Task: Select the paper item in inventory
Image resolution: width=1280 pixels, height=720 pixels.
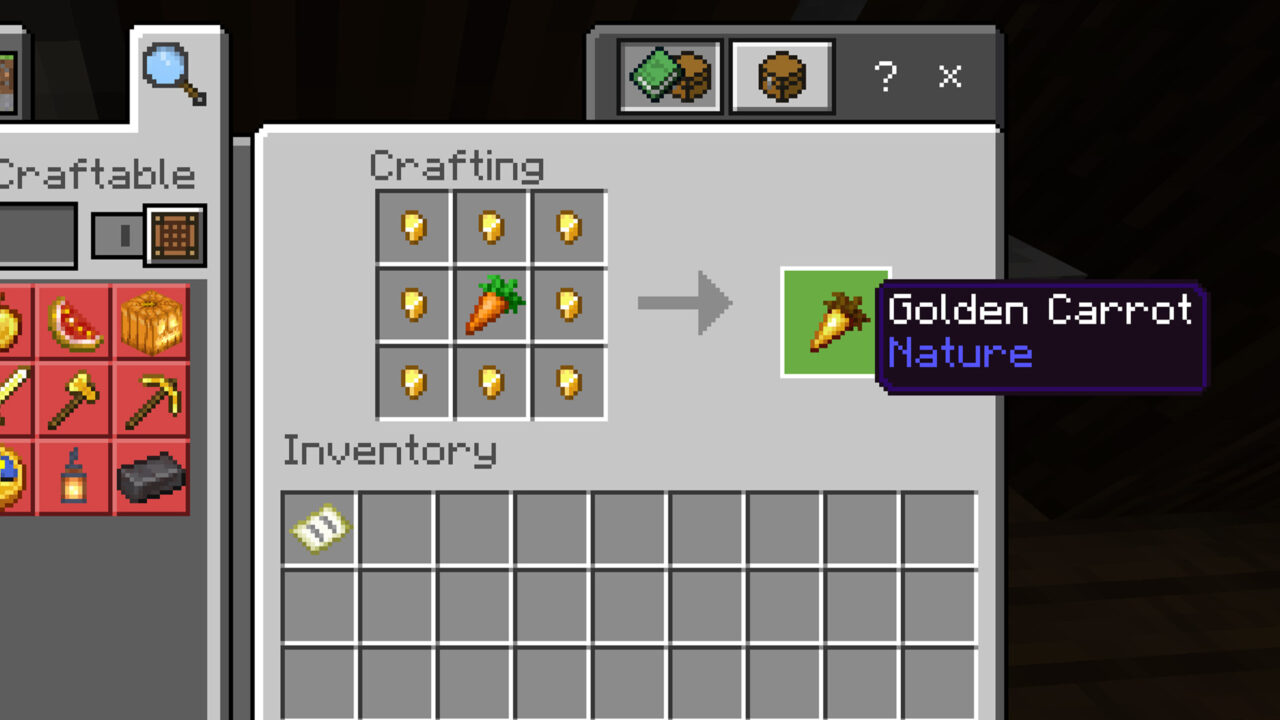Action: pyautogui.click(x=318, y=528)
